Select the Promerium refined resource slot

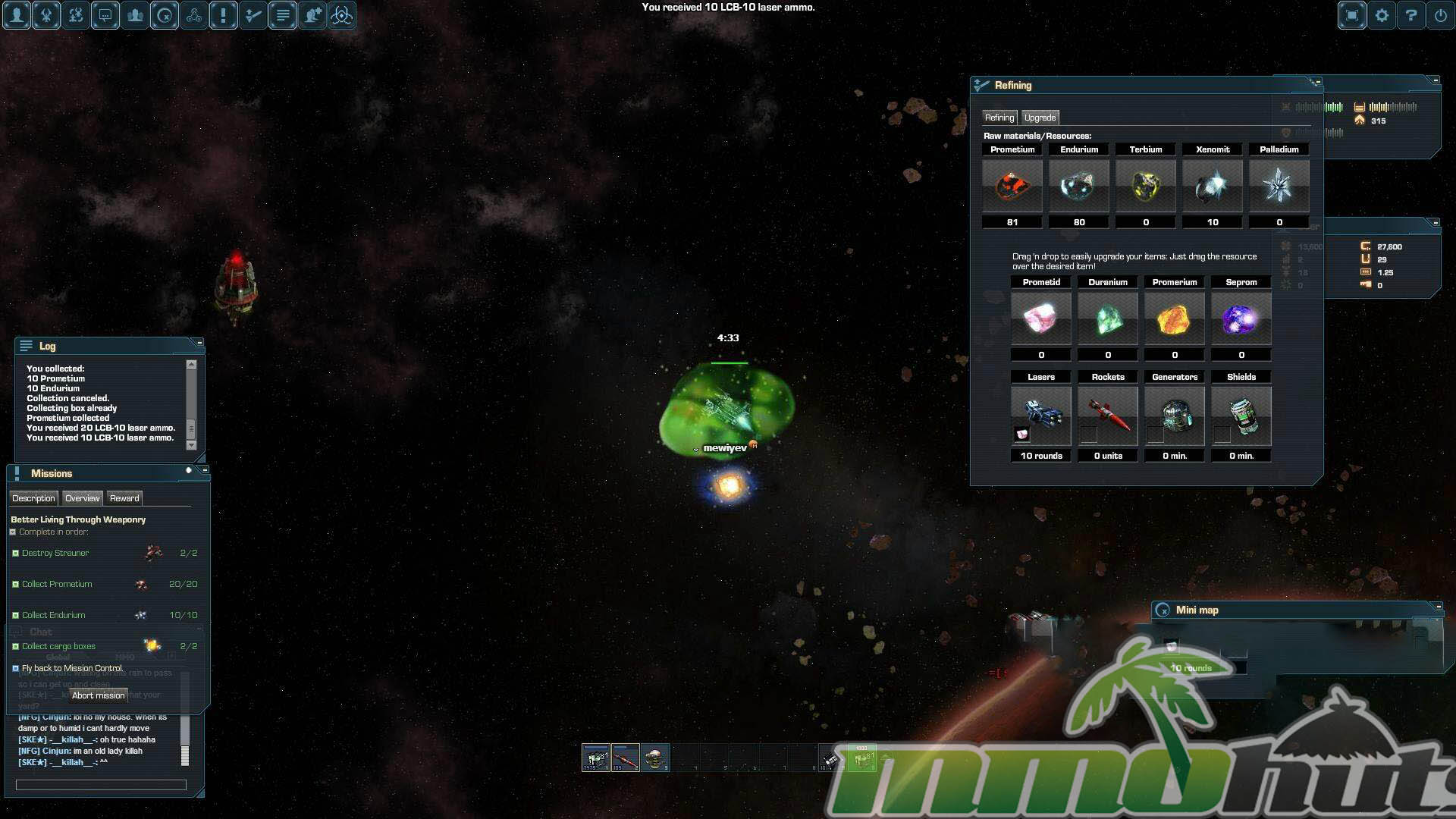click(x=1175, y=319)
